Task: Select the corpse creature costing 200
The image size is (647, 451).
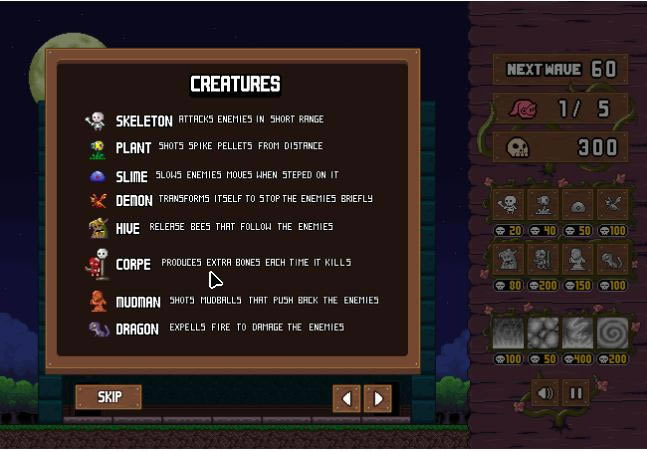Action: tap(543, 259)
